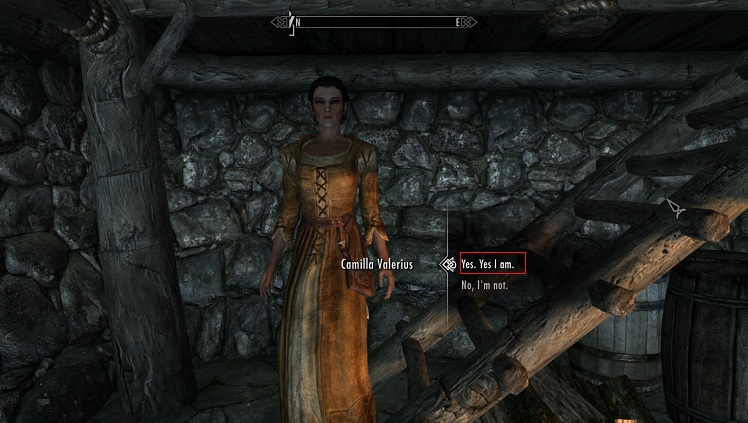Choose the reply "Yes. Yes I am."

coord(490,264)
